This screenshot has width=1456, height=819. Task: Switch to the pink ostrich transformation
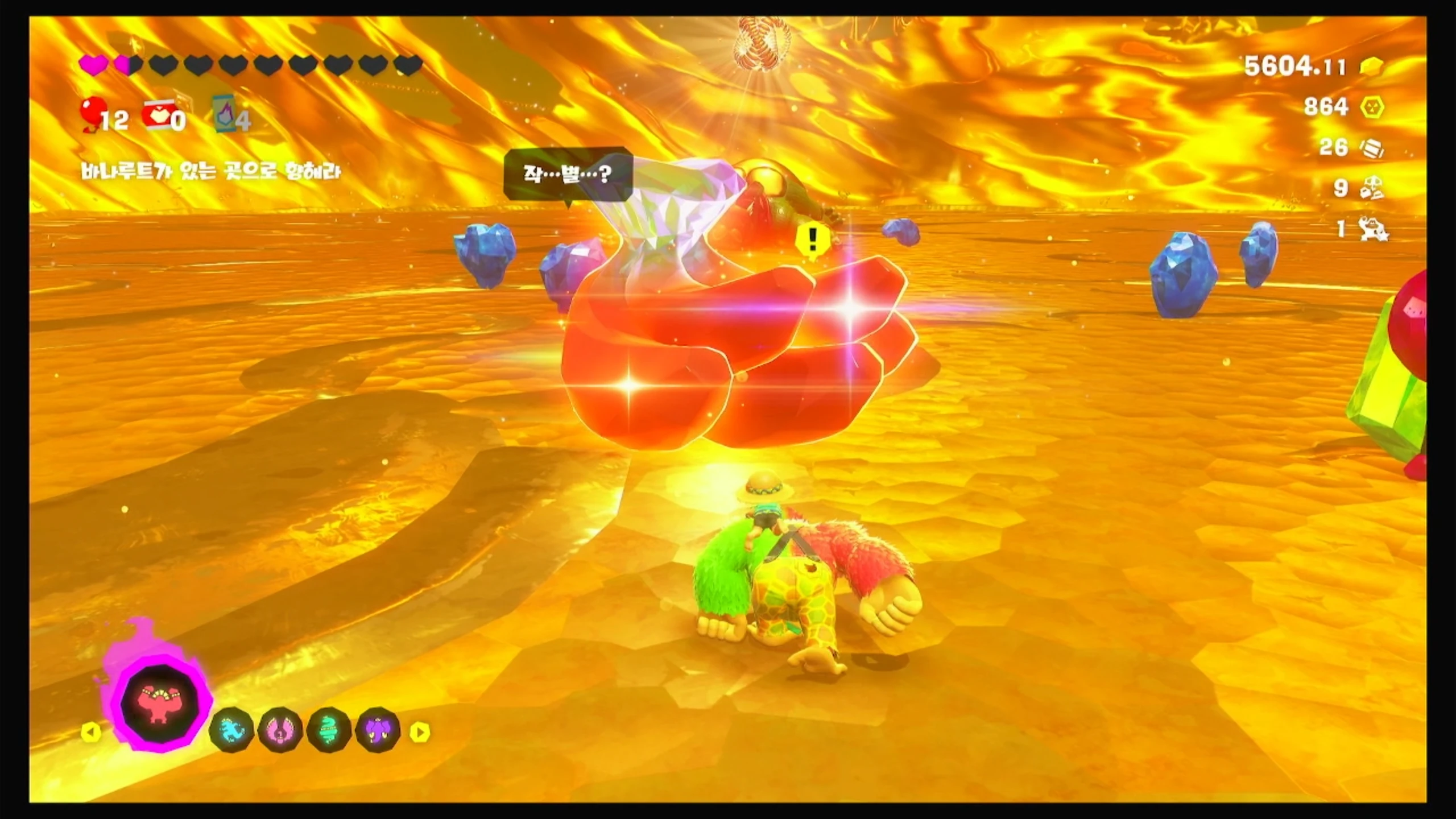tap(280, 731)
